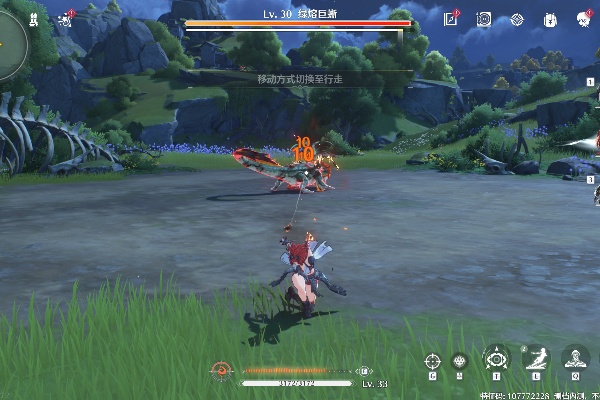The height and width of the screenshot is (400, 600).
Task: Activate the eye-shaped scan skill
Action: [496, 358]
